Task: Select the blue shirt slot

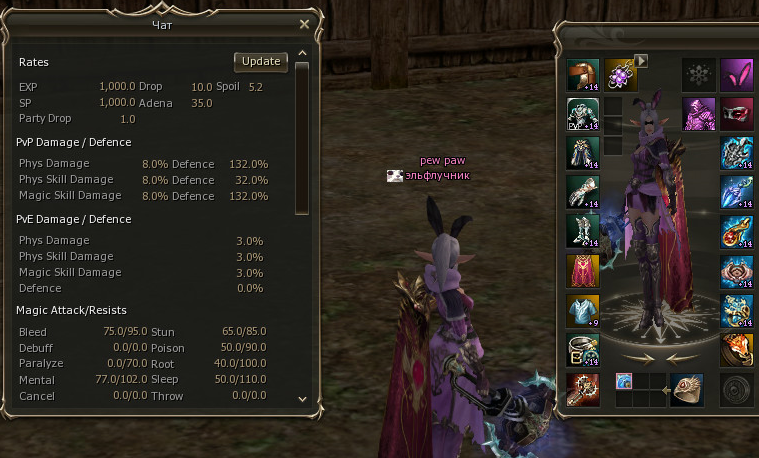Action: coord(583,309)
